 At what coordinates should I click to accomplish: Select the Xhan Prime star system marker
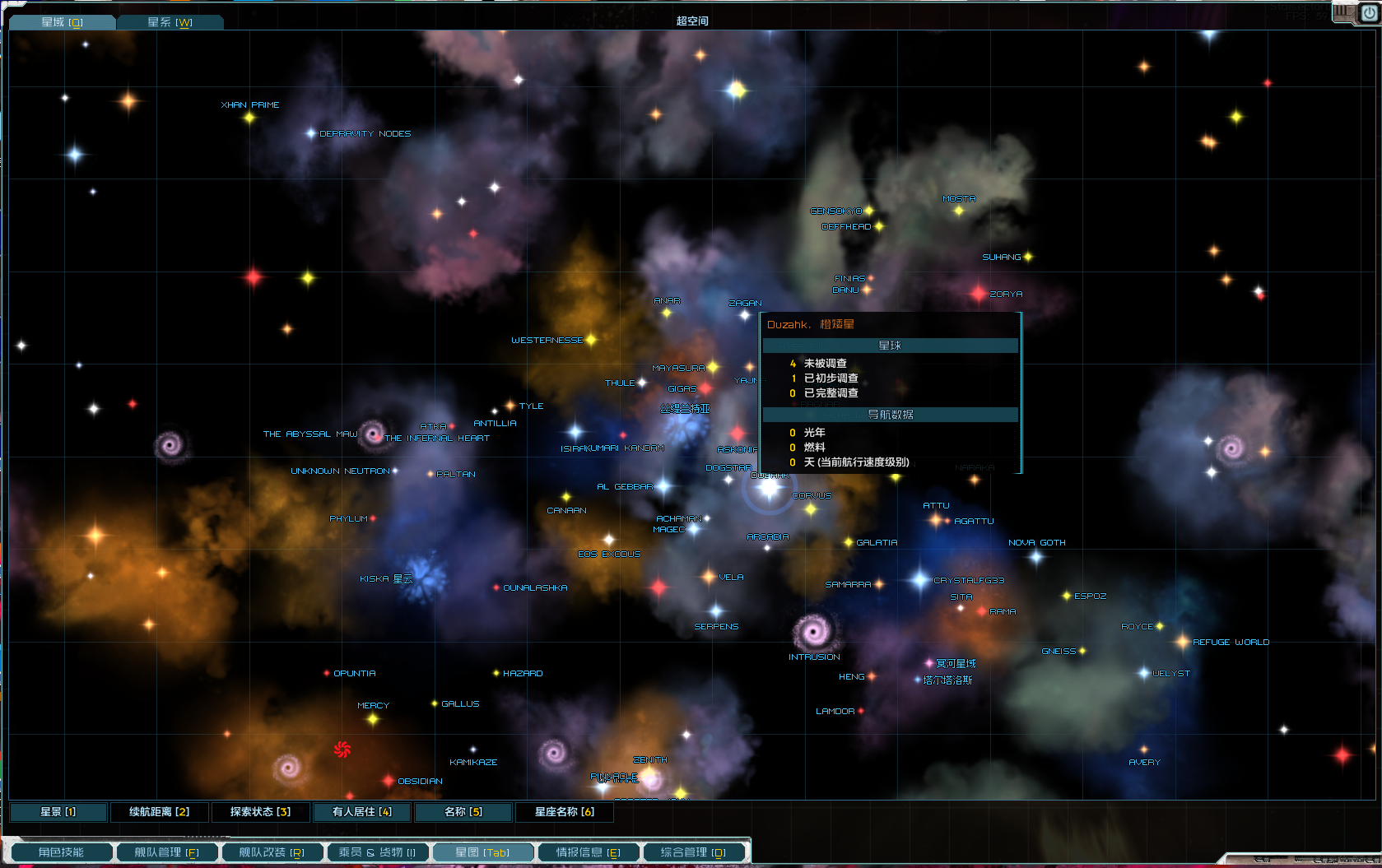coord(249,118)
